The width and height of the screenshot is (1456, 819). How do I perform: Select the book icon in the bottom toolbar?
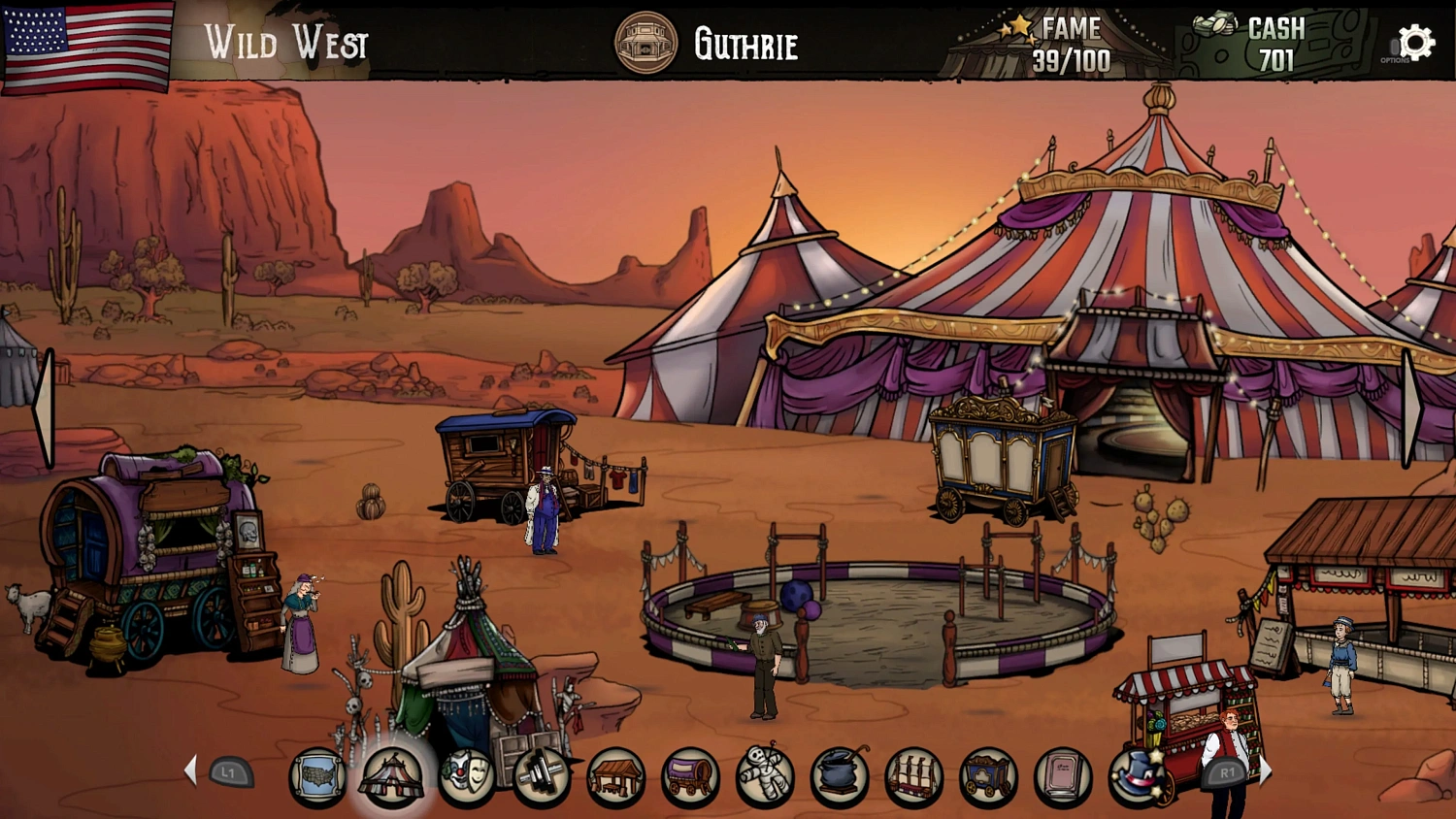pyautogui.click(x=1058, y=776)
